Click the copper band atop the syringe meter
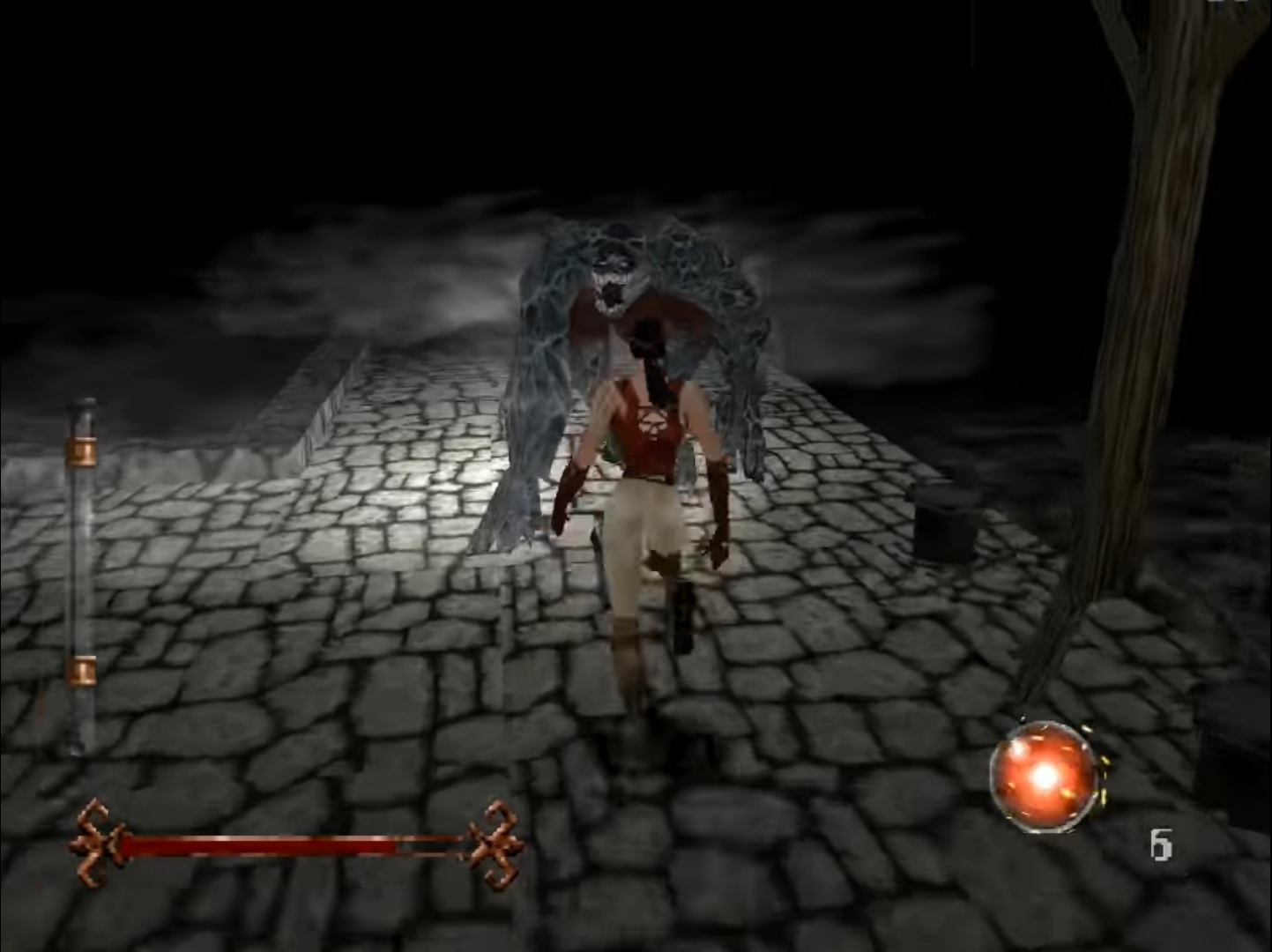 tap(81, 450)
